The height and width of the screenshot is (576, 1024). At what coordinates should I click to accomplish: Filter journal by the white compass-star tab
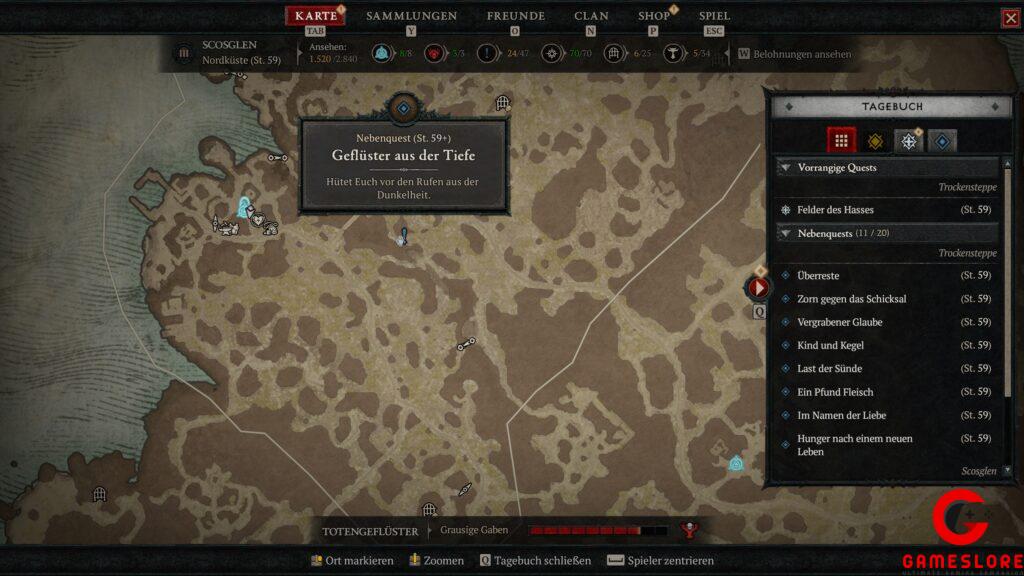point(908,141)
